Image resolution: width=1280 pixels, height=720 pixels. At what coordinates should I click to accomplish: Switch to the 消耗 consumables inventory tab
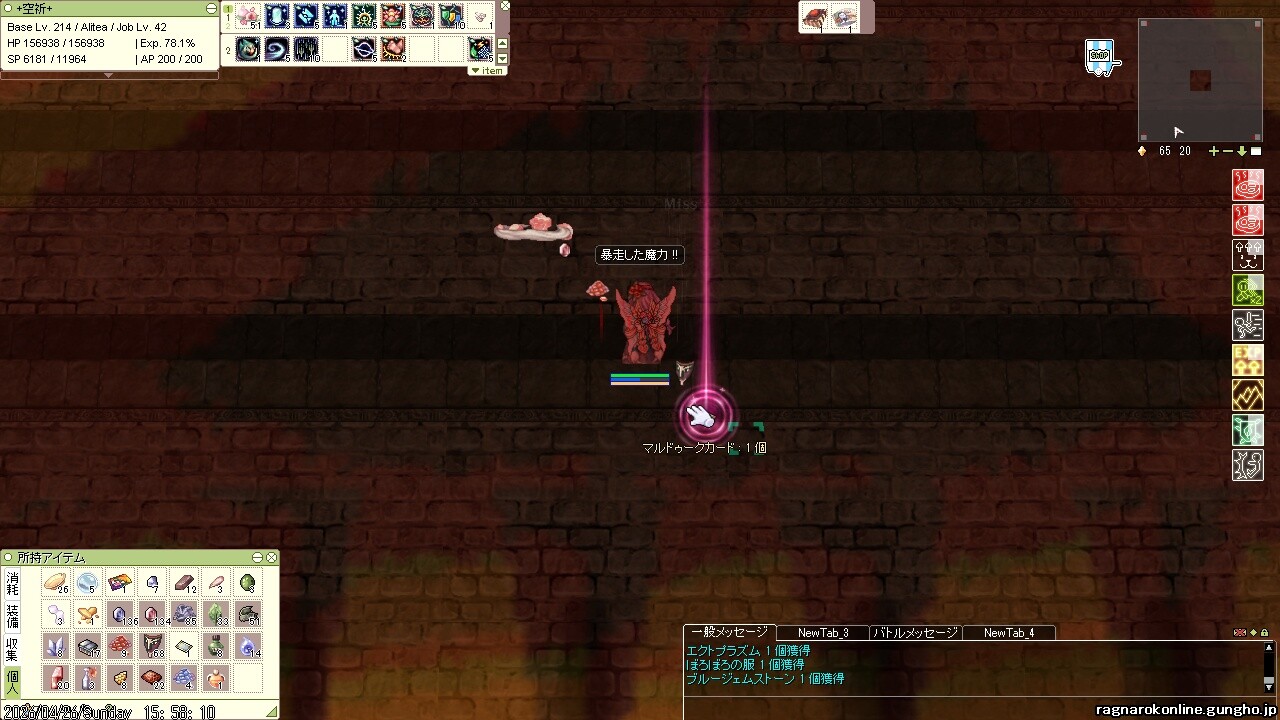tap(12, 583)
